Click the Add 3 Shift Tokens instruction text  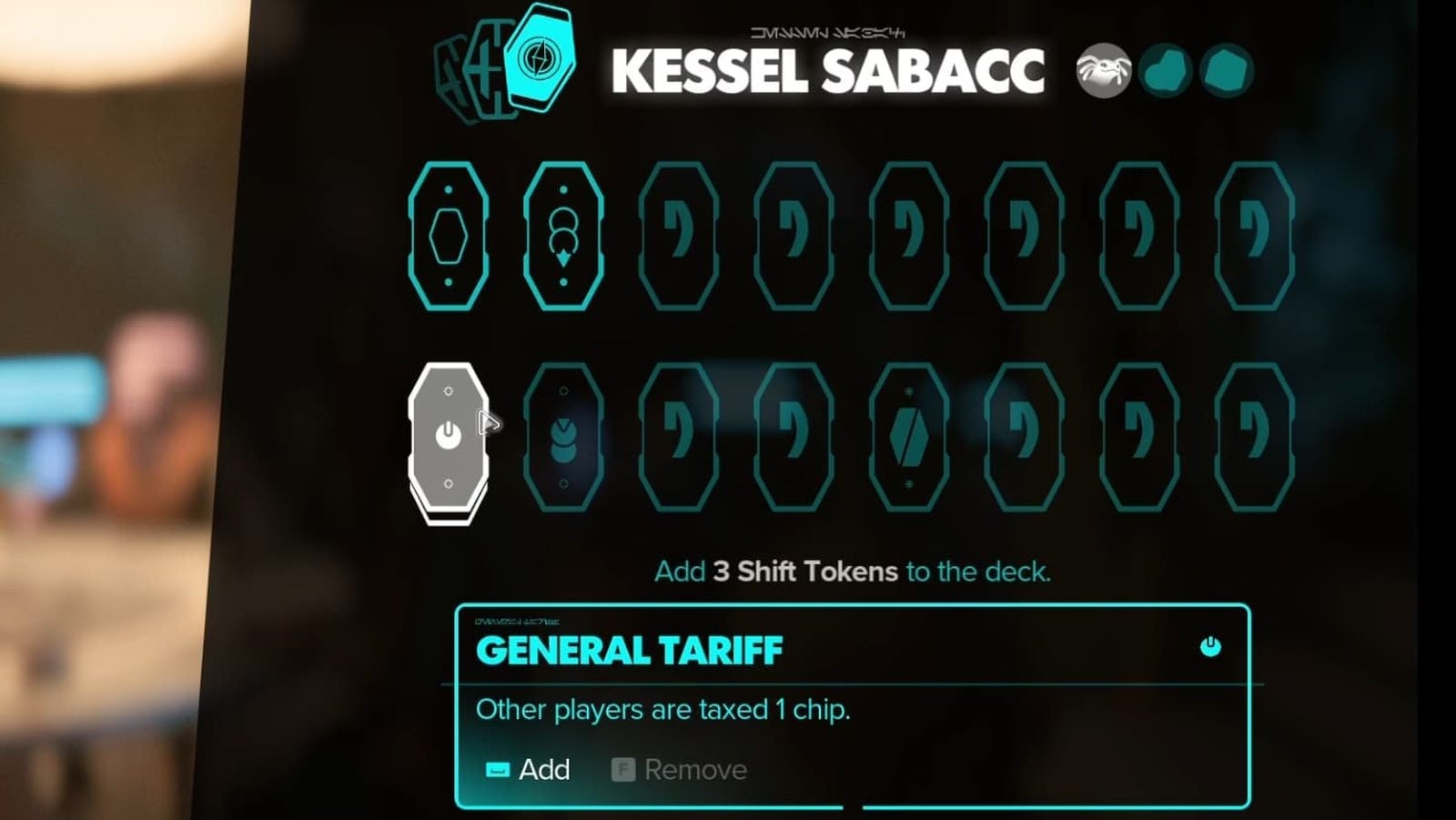tap(854, 572)
